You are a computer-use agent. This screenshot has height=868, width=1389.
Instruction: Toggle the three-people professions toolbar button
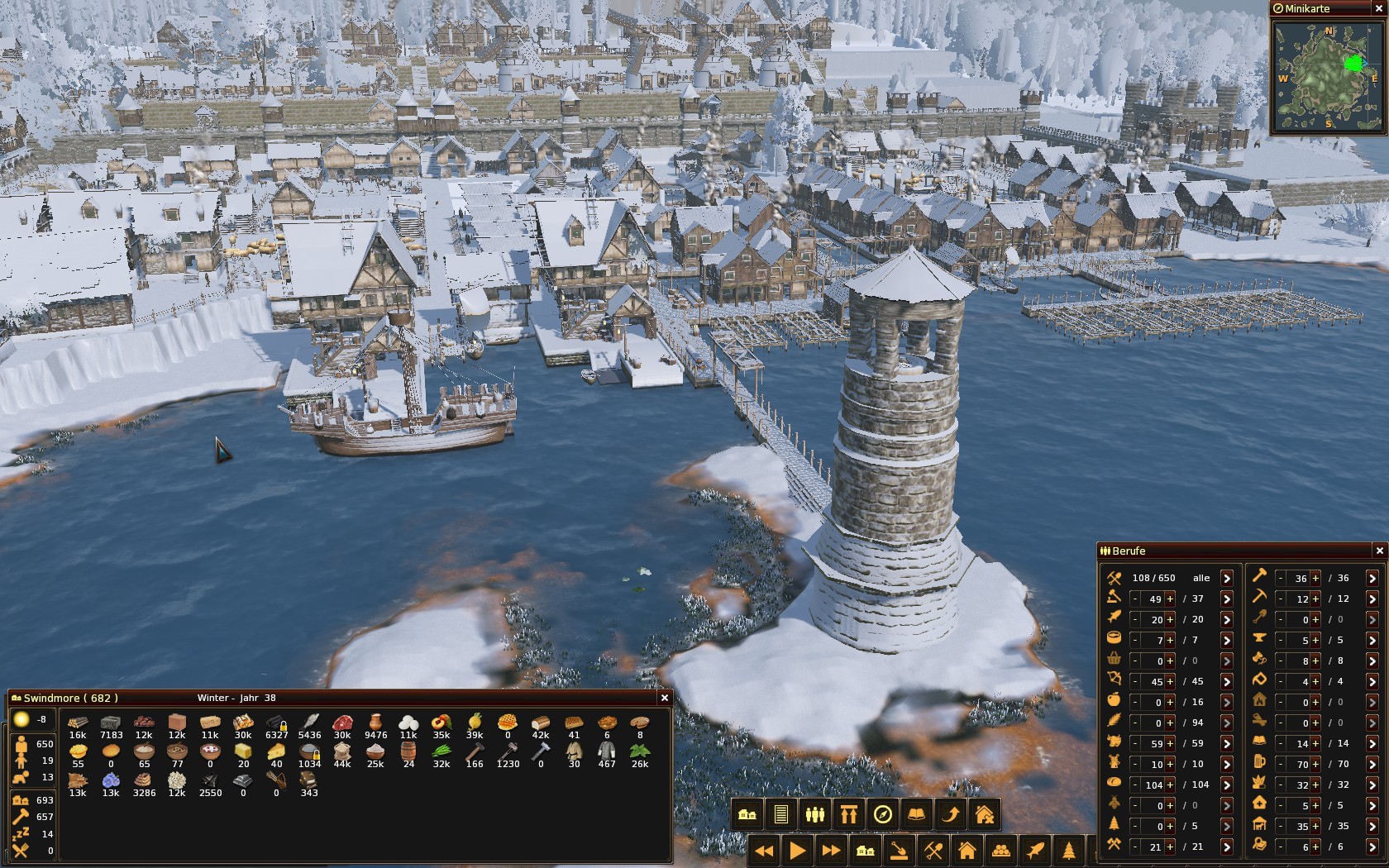(815, 815)
